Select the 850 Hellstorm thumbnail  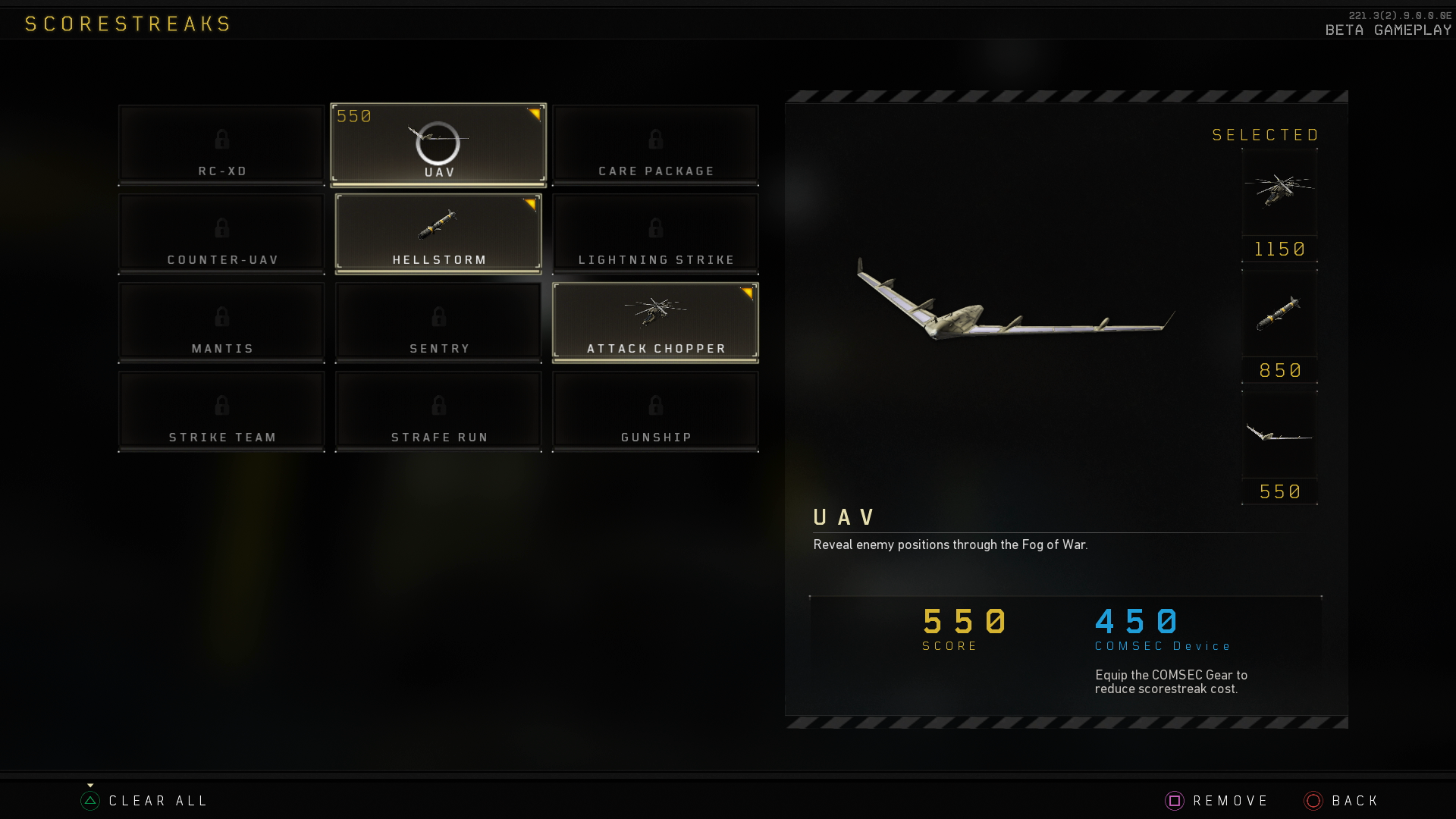coord(1279,315)
